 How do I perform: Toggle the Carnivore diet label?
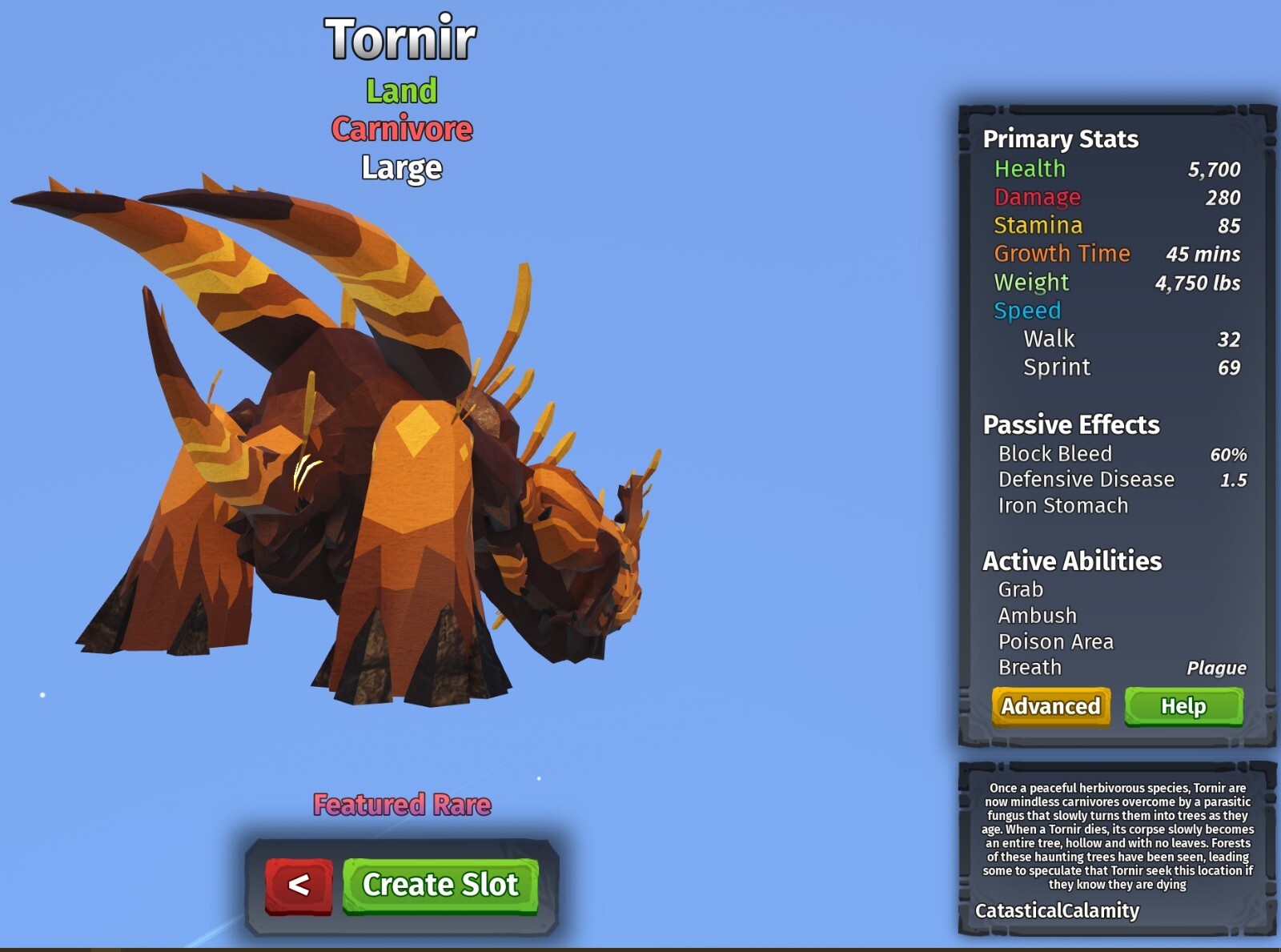point(400,129)
